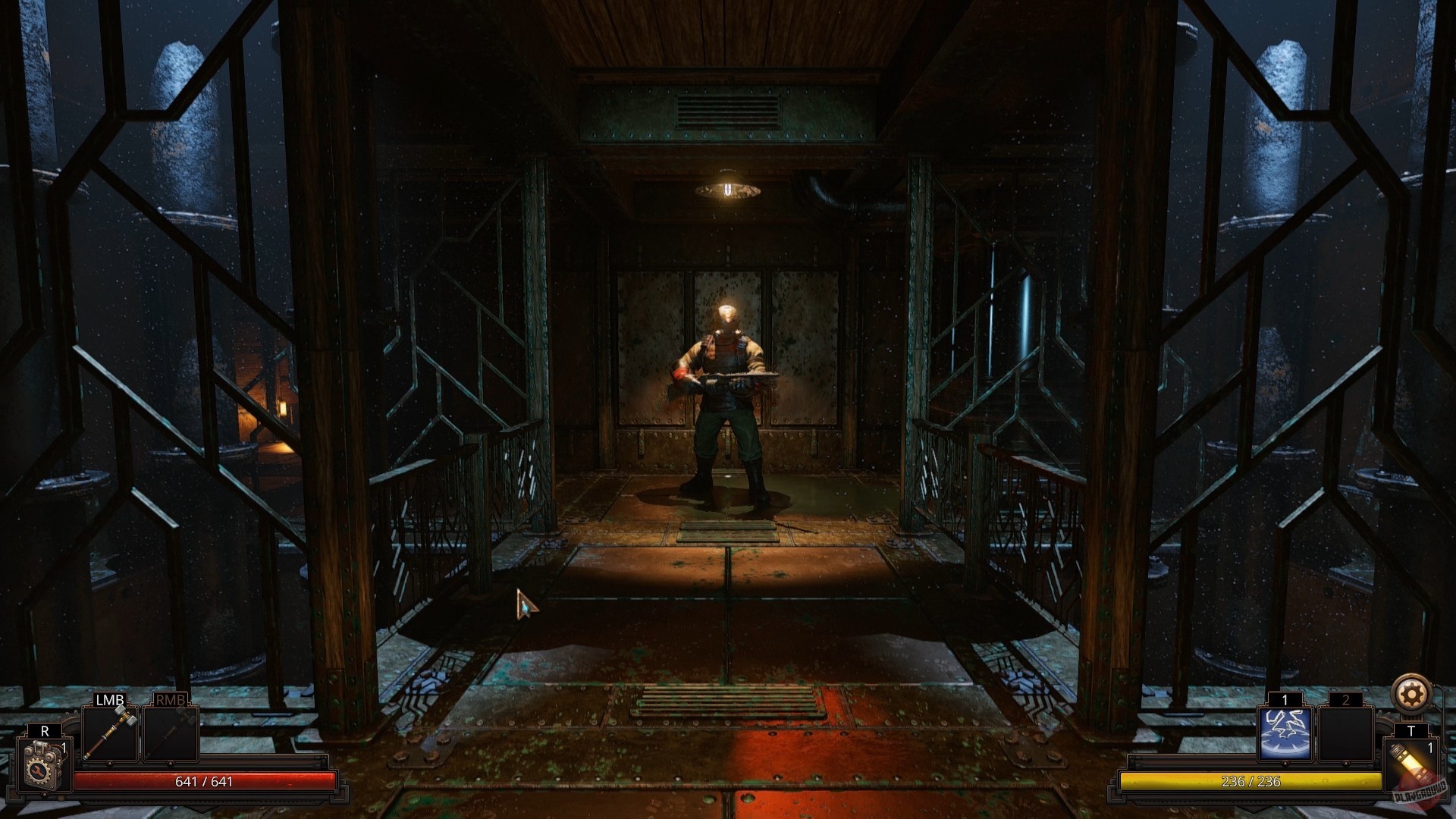The width and height of the screenshot is (1456, 819).
Task: Click the empty RMB weapon slot
Action: click(170, 734)
